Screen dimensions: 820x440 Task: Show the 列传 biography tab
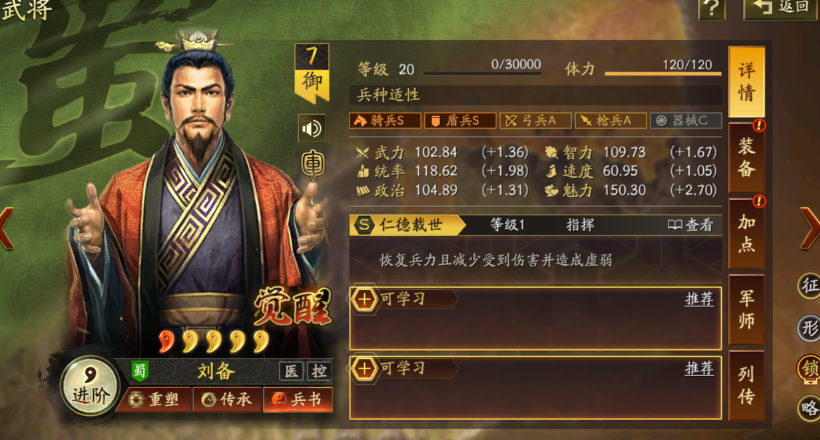746,384
